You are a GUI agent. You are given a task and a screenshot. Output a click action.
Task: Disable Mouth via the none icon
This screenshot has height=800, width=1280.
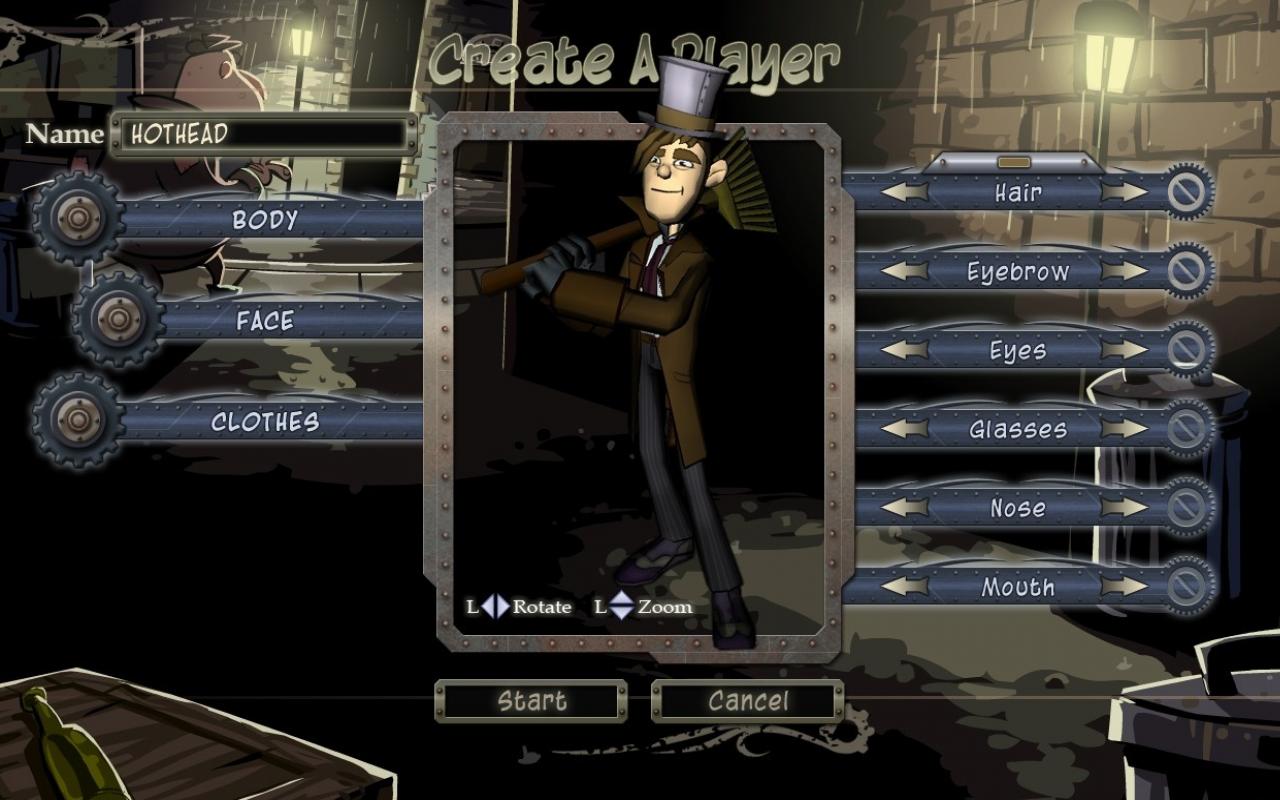tap(1186, 588)
